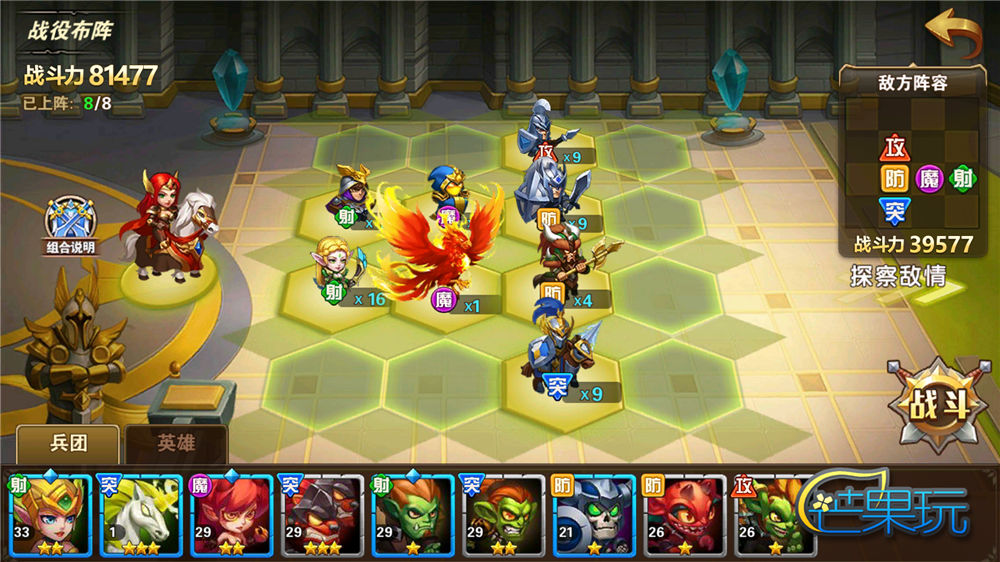Switch to the 兵团 tab
The height and width of the screenshot is (562, 1000).
pyautogui.click(x=67, y=443)
